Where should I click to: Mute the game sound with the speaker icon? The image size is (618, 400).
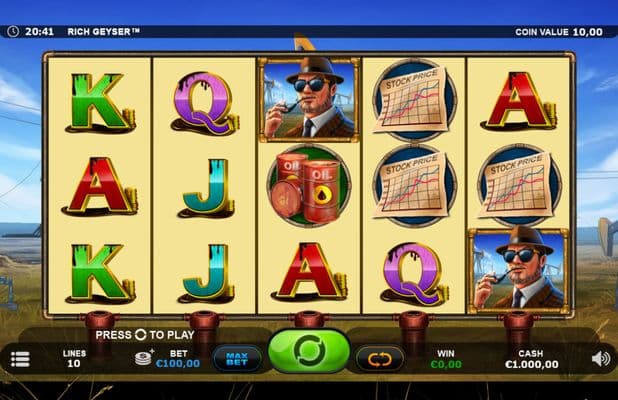click(601, 358)
